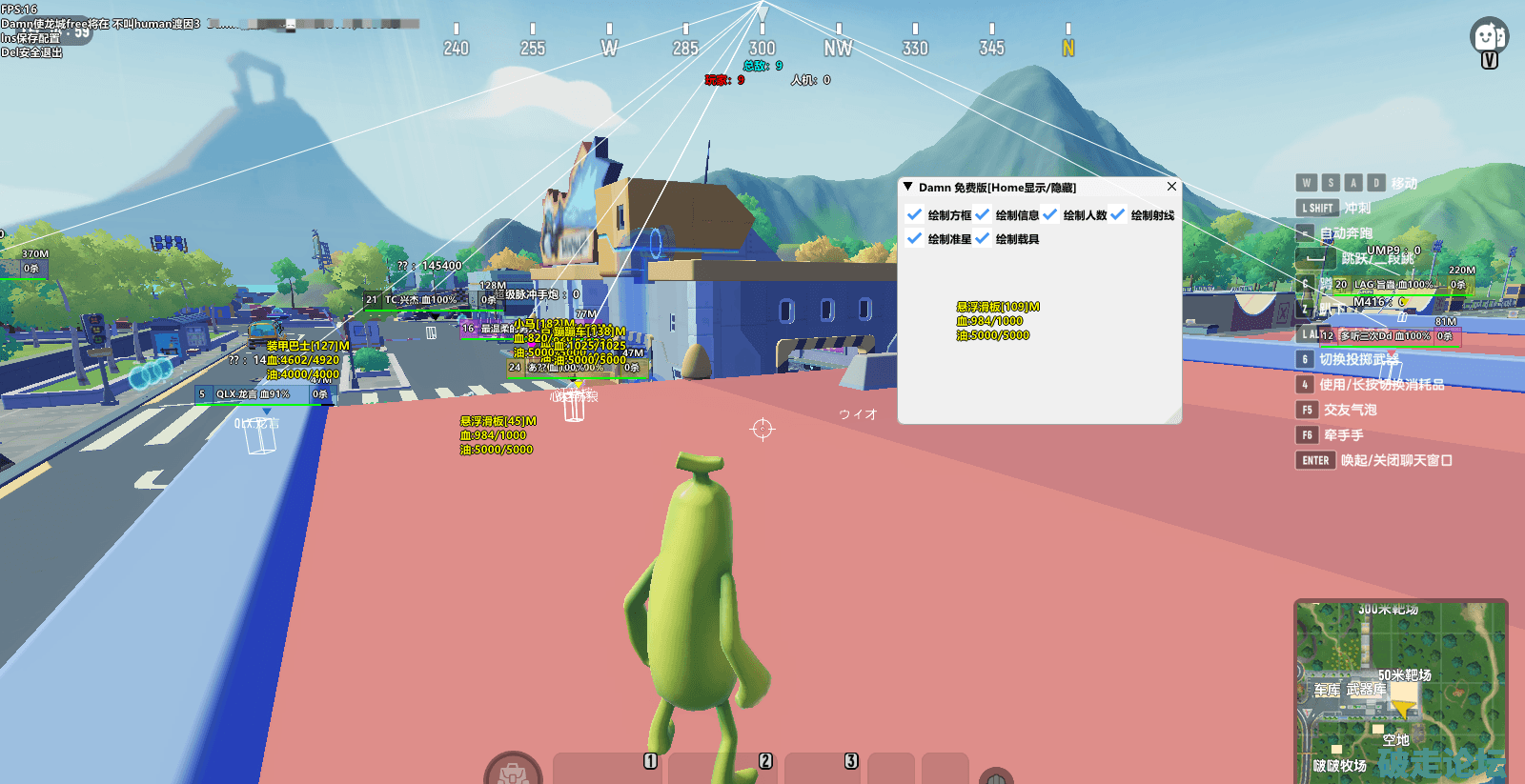Click the round helmet icon
The height and width of the screenshot is (784, 1525).
pyautogui.click(x=996, y=775)
